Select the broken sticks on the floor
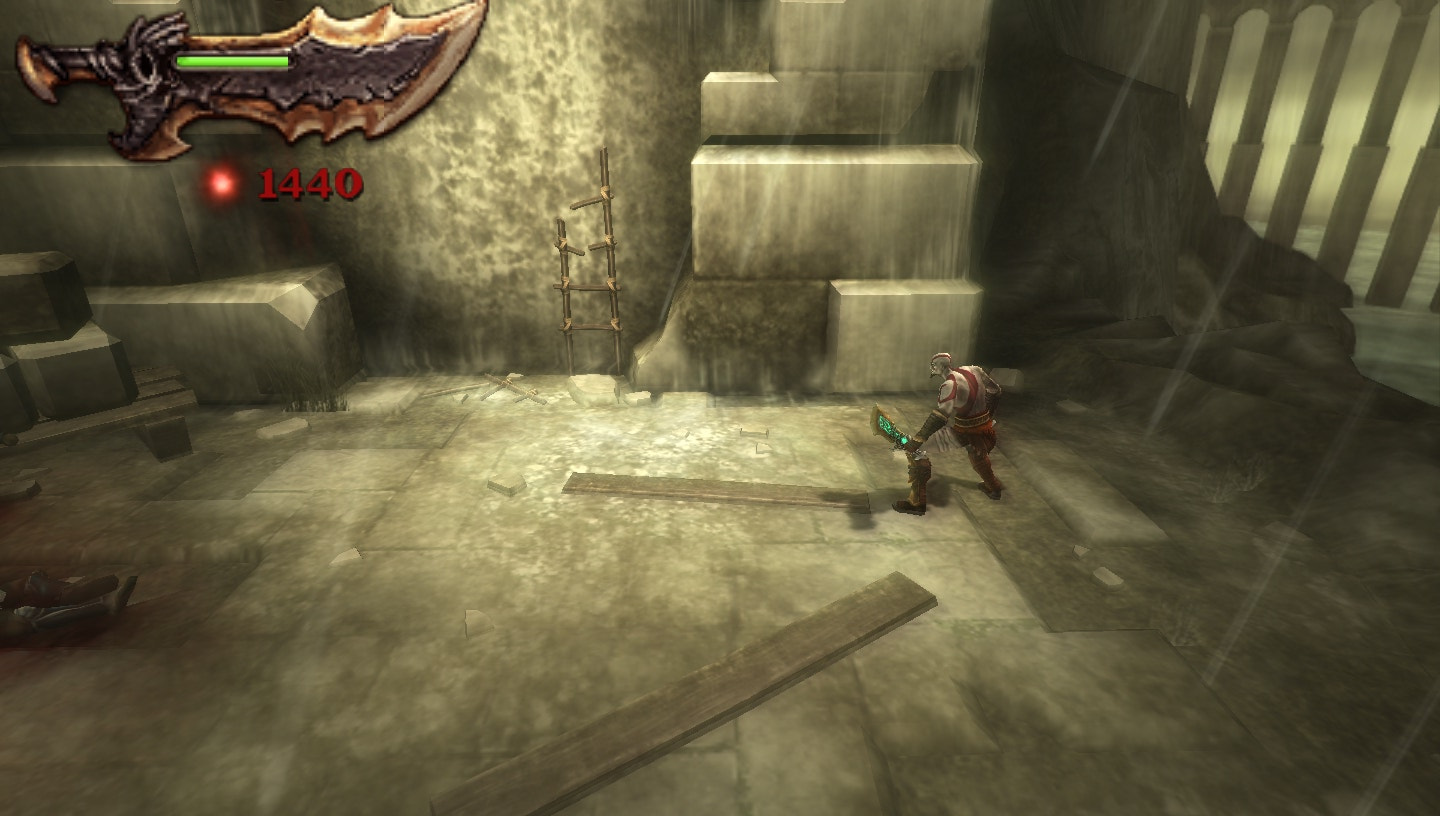 coord(510,385)
